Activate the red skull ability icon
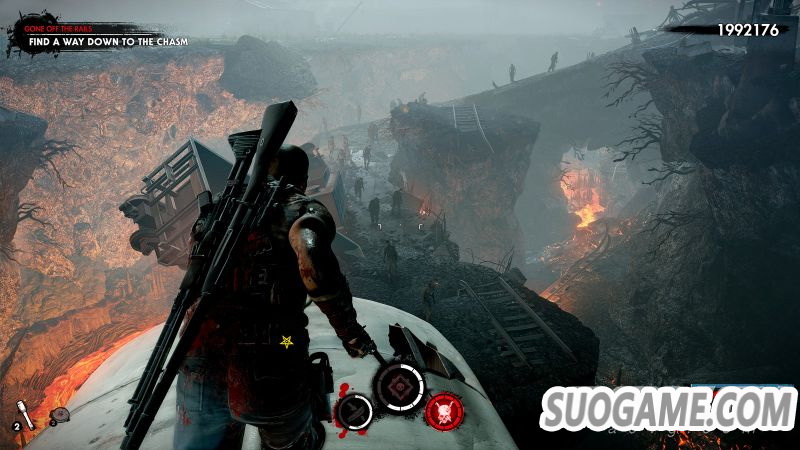800x450 pixels. click(x=441, y=408)
